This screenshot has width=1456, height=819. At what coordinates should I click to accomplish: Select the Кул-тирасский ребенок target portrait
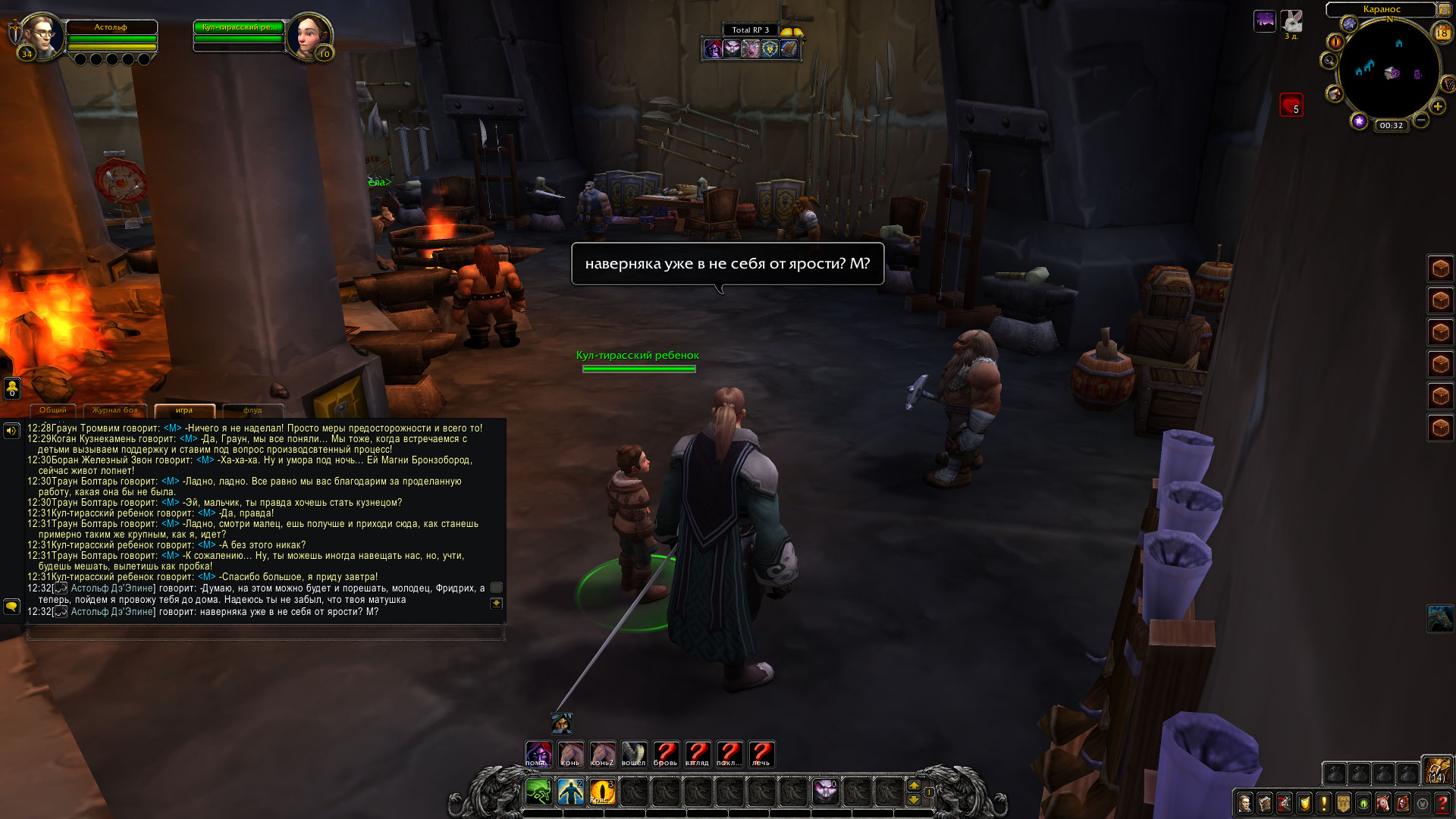pos(309,36)
